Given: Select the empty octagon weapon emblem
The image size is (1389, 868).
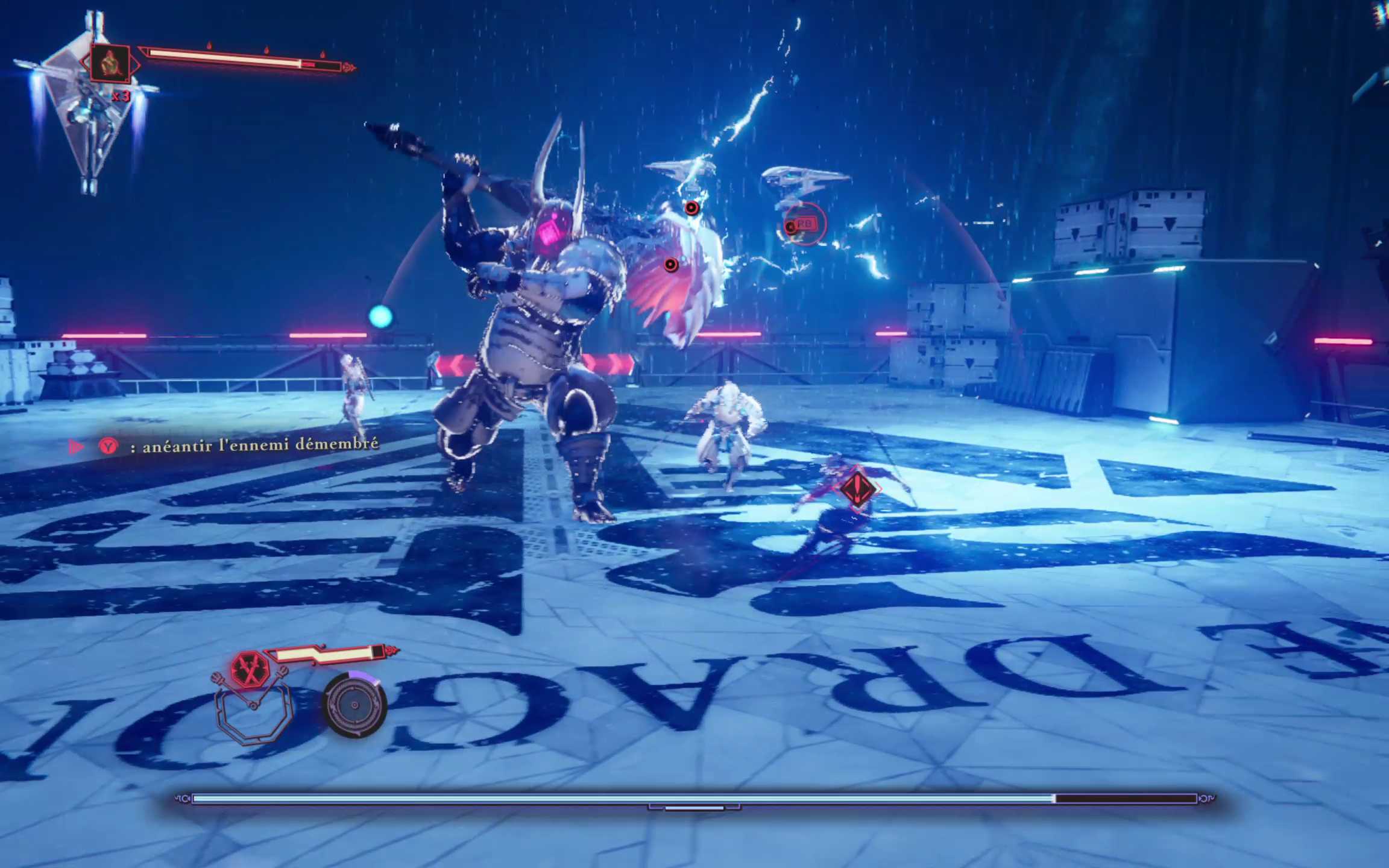Looking at the screenshot, I should 254,715.
